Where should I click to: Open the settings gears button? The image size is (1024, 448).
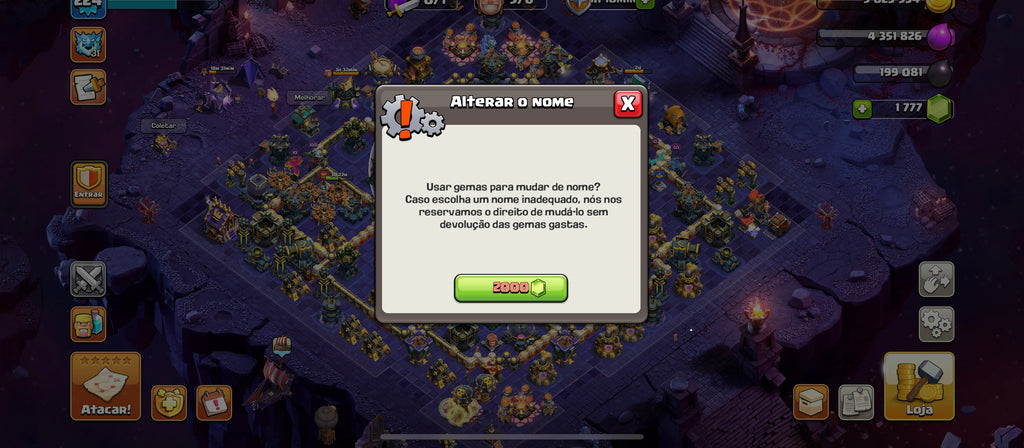point(936,324)
